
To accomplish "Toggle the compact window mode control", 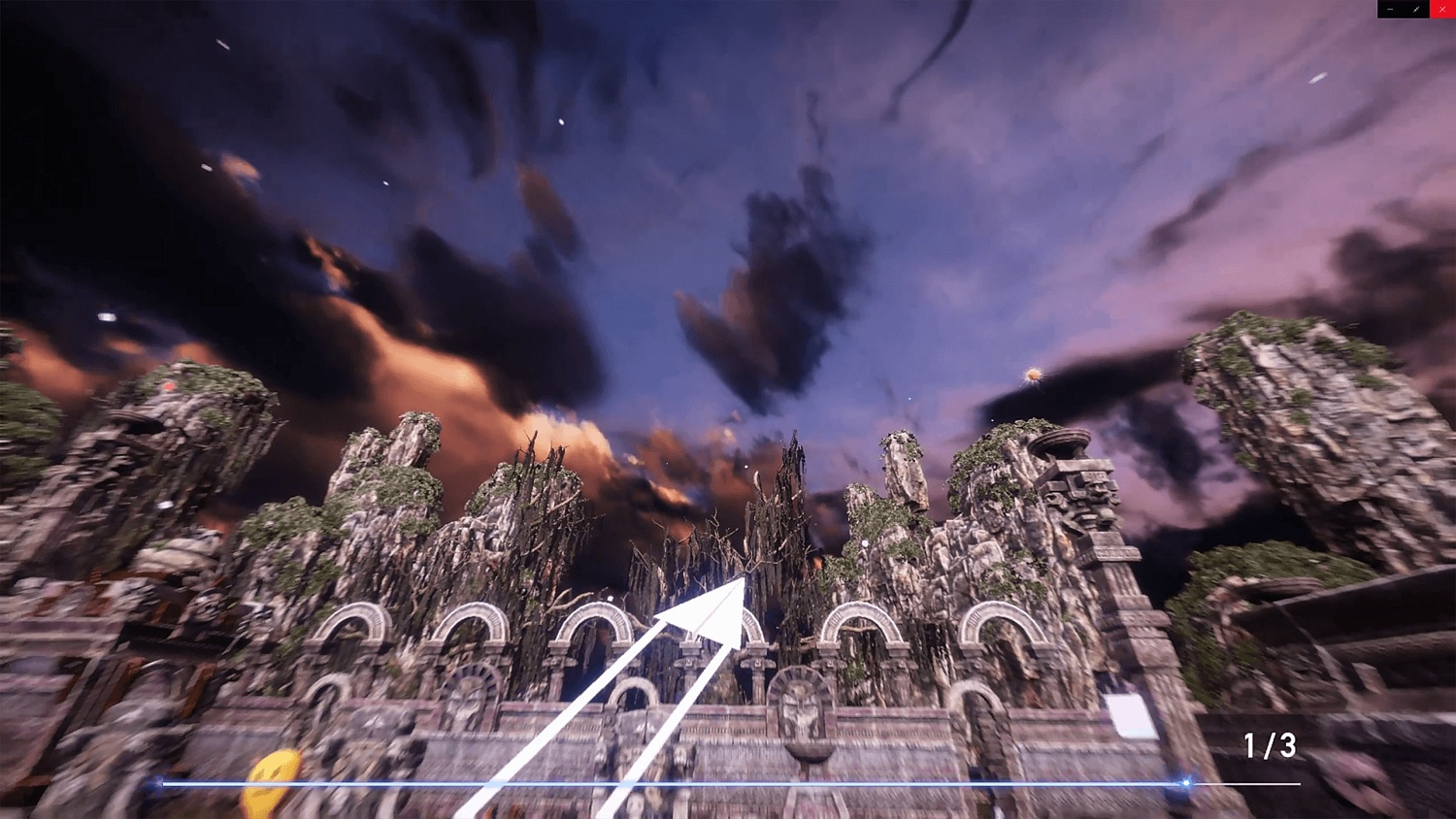I will [1416, 9].
